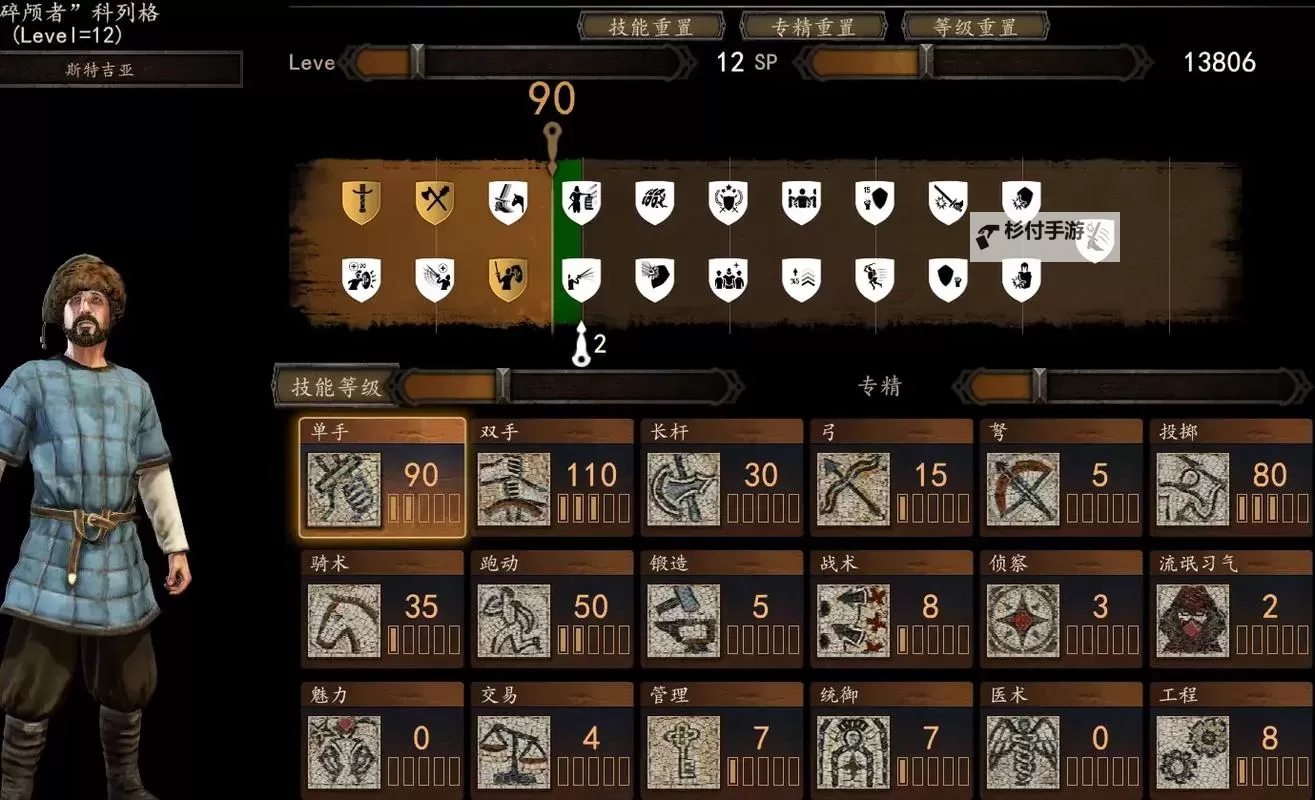Screen dimensions: 1315x800
Task: Select the 单手 one-handed skill tile
Action: (x=382, y=479)
